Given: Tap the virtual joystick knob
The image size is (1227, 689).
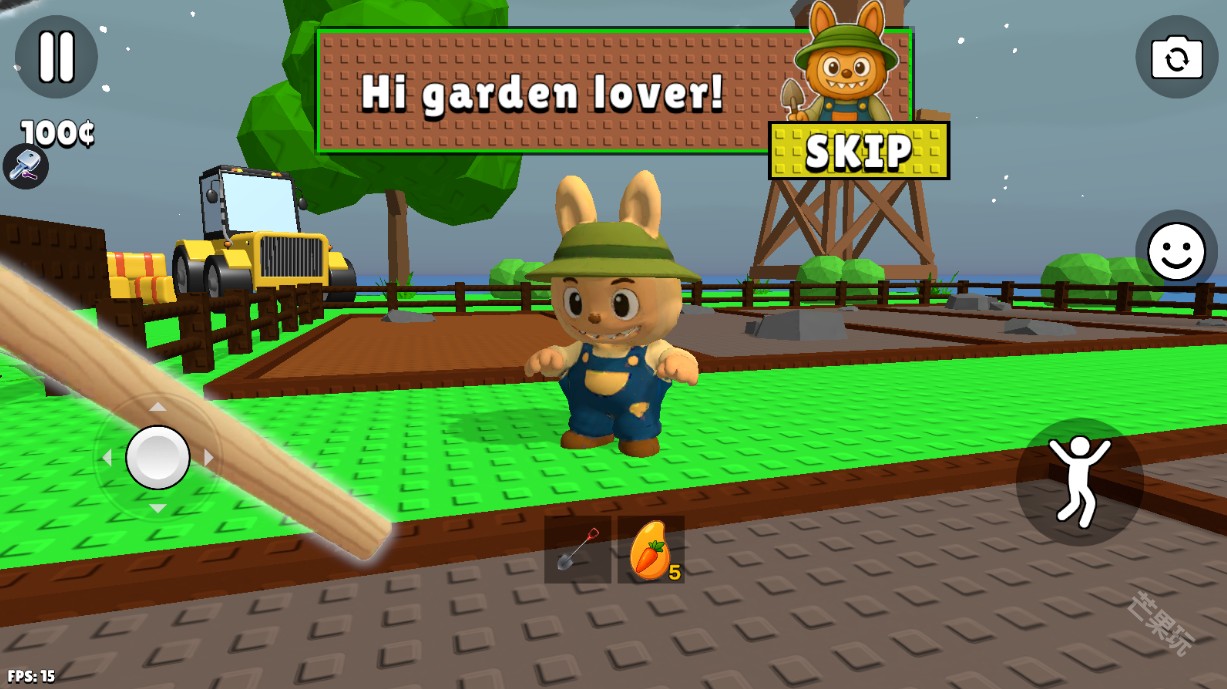Looking at the screenshot, I should coord(158,457).
